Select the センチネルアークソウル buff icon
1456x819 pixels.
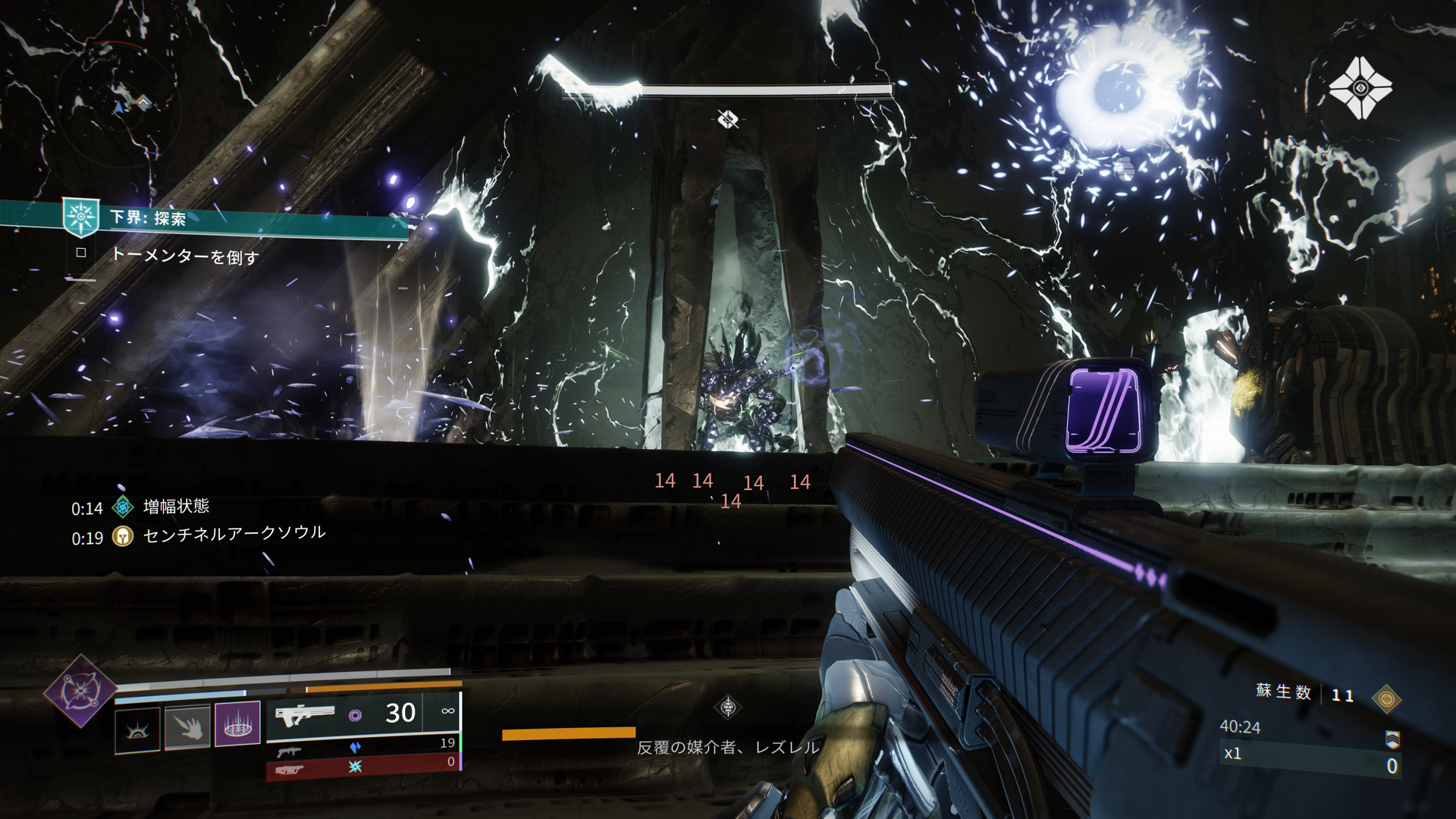(x=123, y=537)
